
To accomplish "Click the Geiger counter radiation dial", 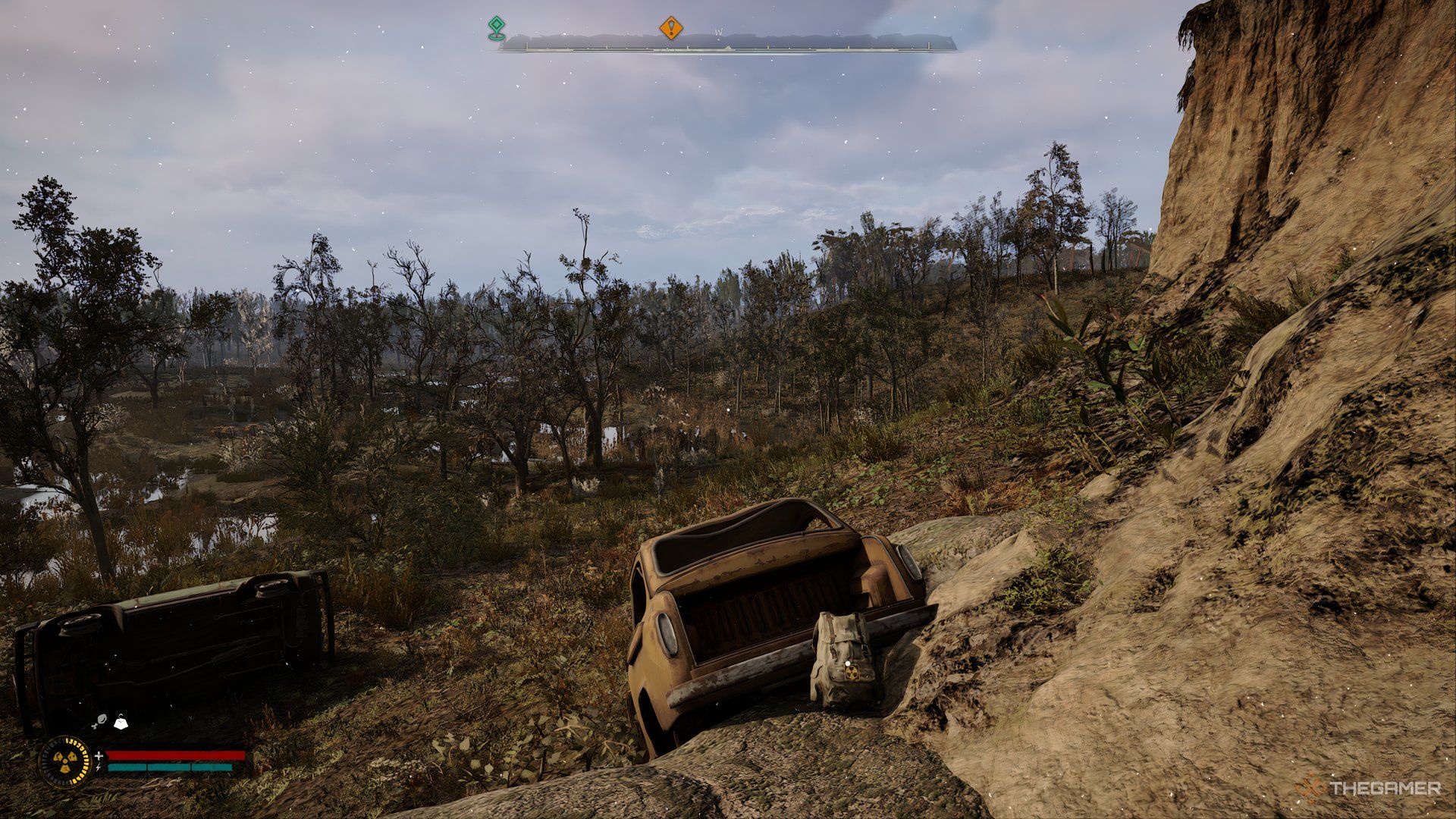I will [65, 761].
